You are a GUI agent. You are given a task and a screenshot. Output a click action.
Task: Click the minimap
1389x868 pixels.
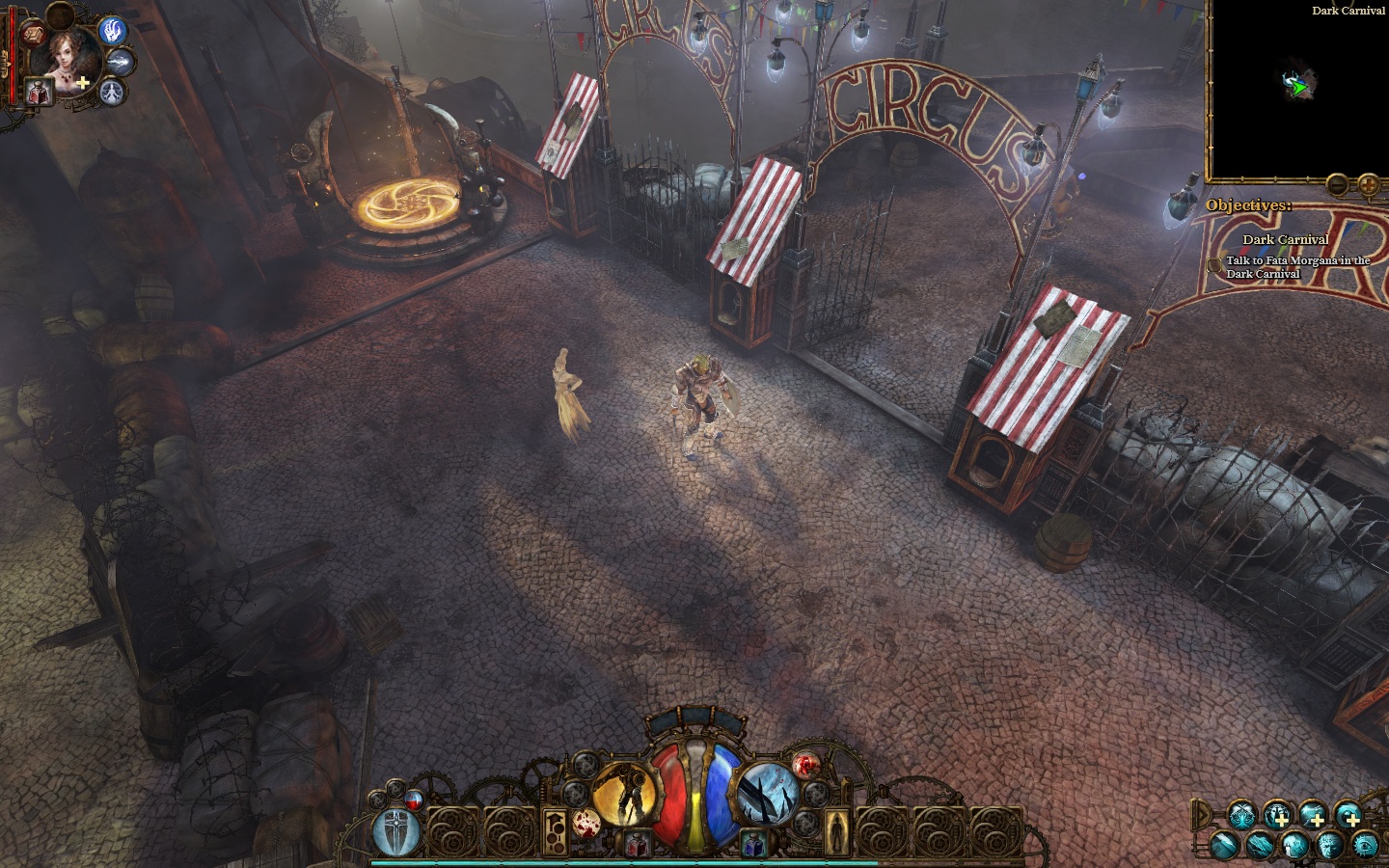point(1298,89)
